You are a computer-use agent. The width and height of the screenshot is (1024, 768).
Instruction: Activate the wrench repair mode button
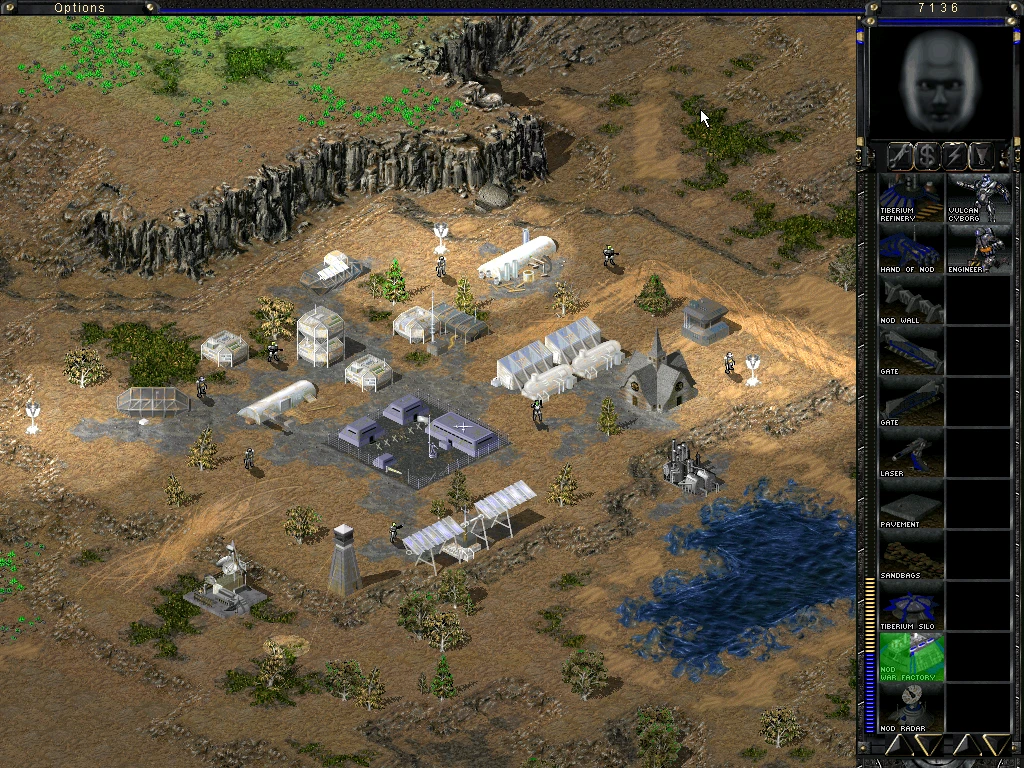pos(899,155)
